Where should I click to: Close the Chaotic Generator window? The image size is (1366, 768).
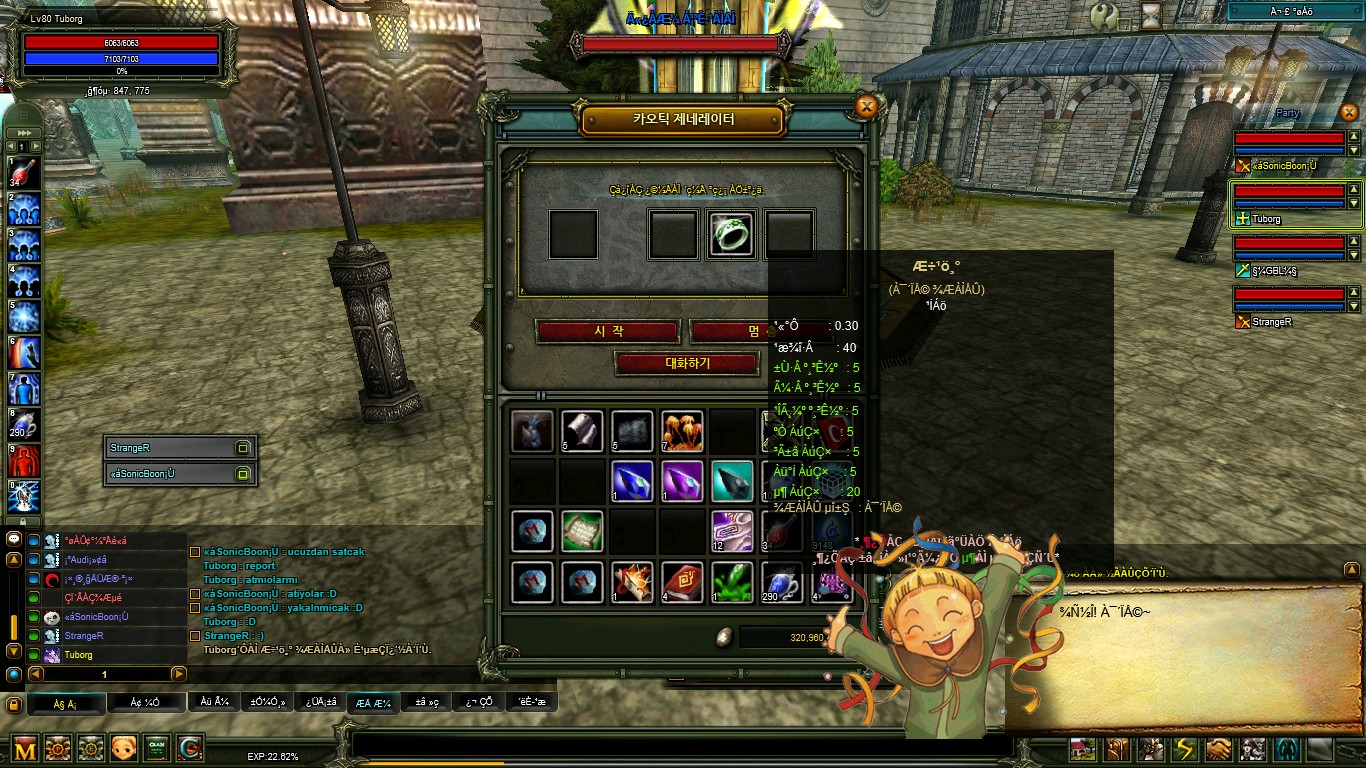[x=867, y=106]
